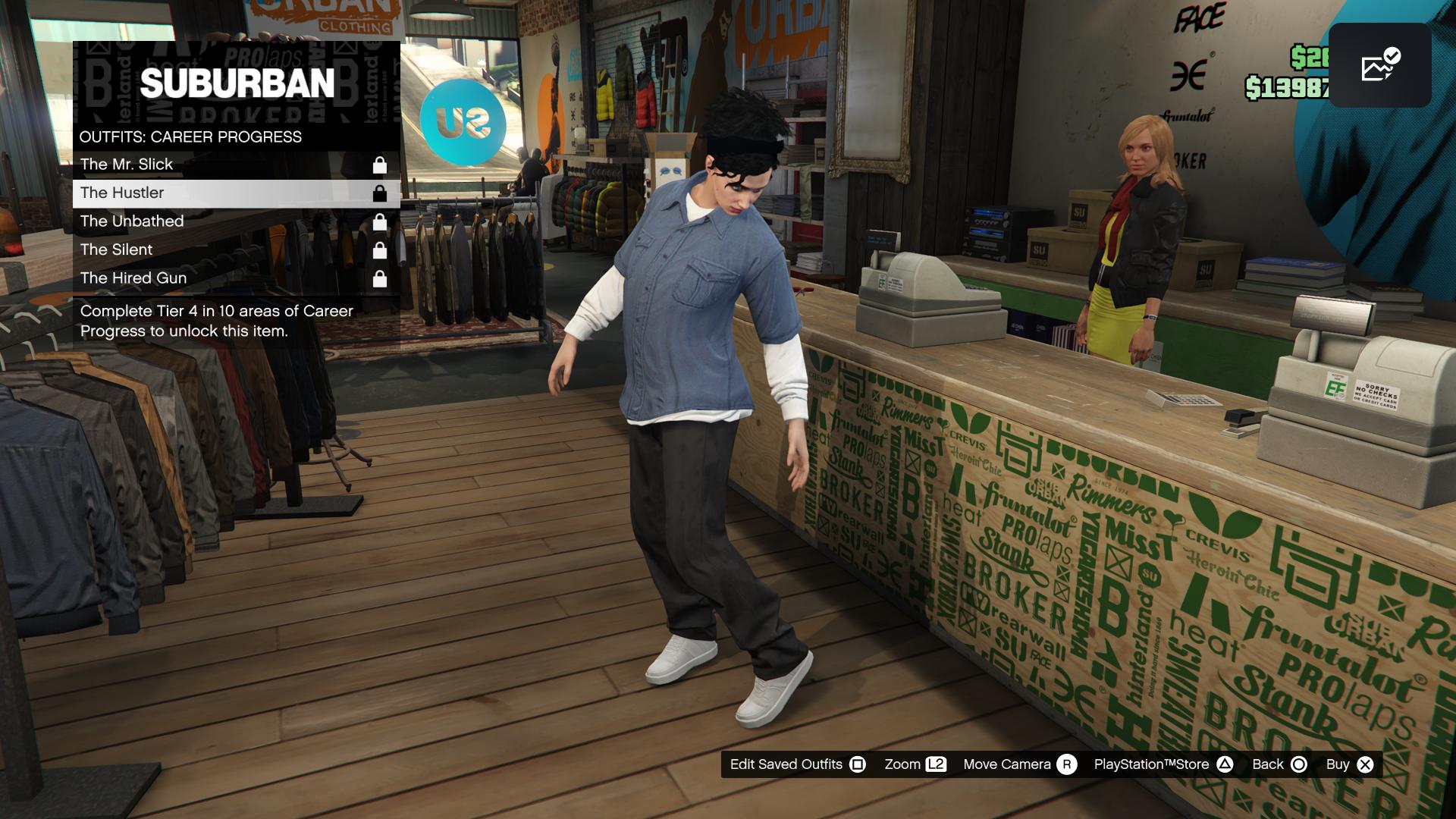Select The Silent outfit
This screenshot has height=819, width=1456.
coord(118,249)
